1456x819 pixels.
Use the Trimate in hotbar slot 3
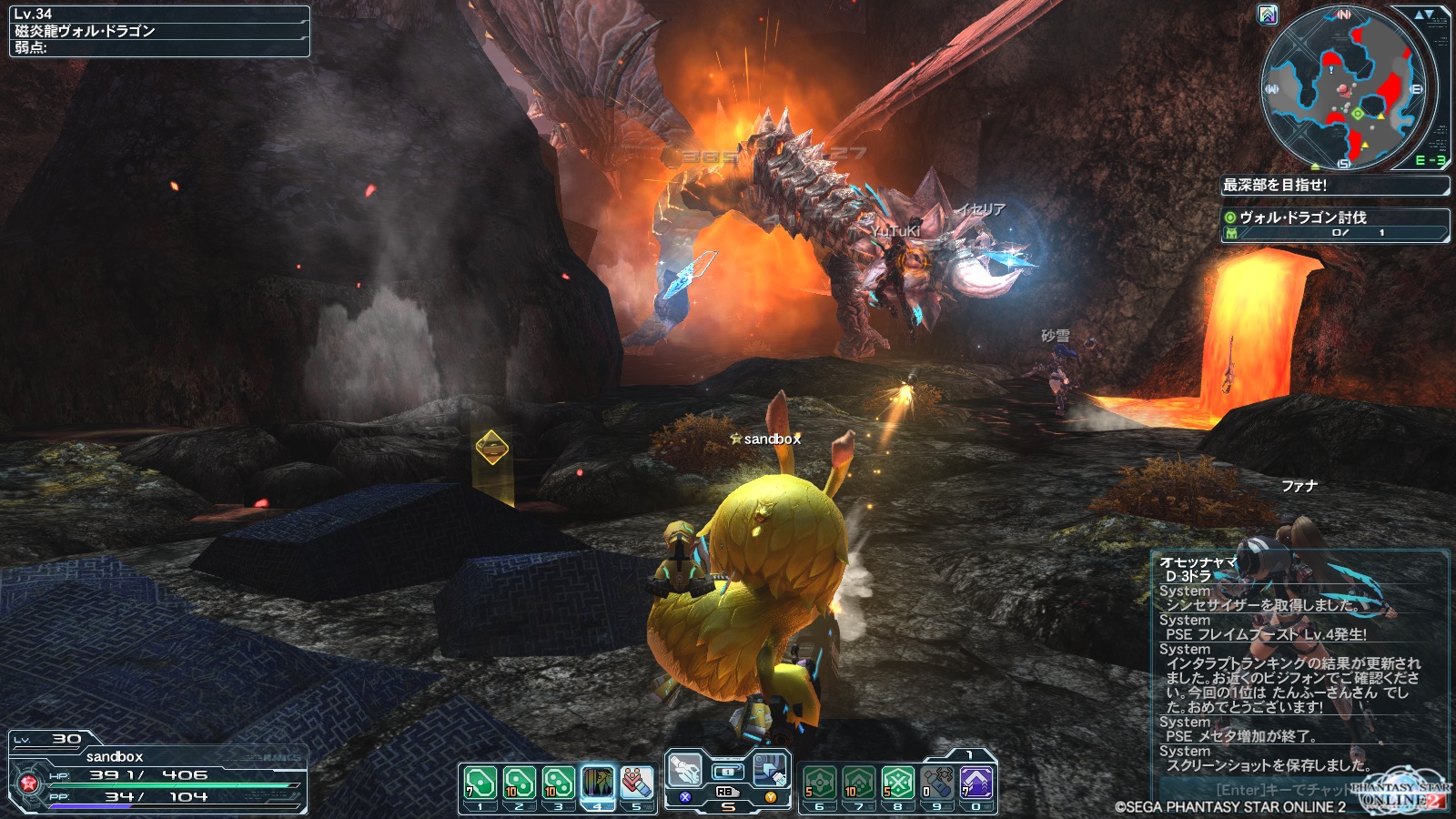(x=558, y=783)
